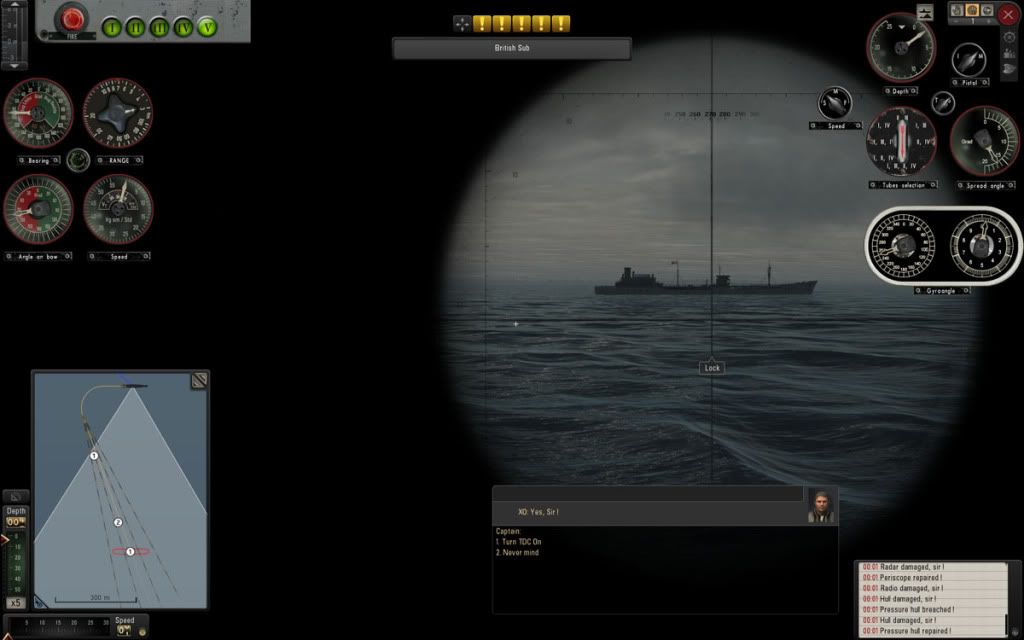Set the Tubes selection dial

click(x=902, y=141)
